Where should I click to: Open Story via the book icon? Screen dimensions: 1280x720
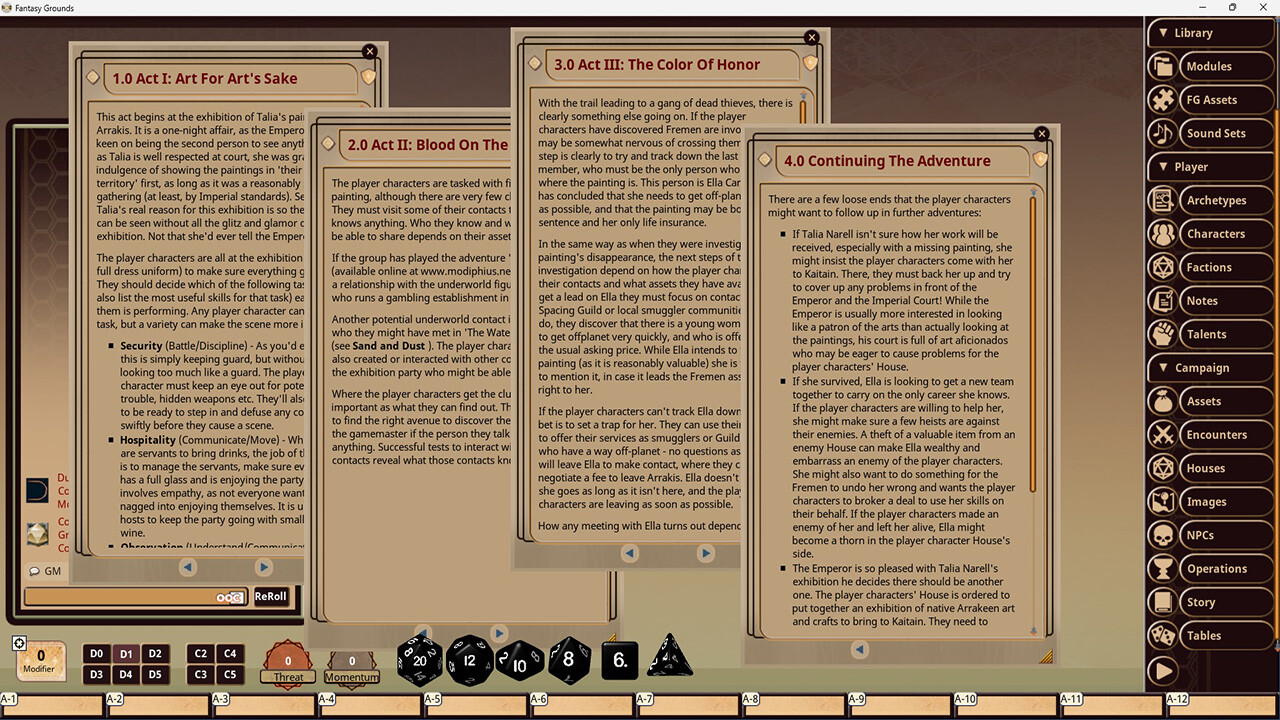[1162, 601]
